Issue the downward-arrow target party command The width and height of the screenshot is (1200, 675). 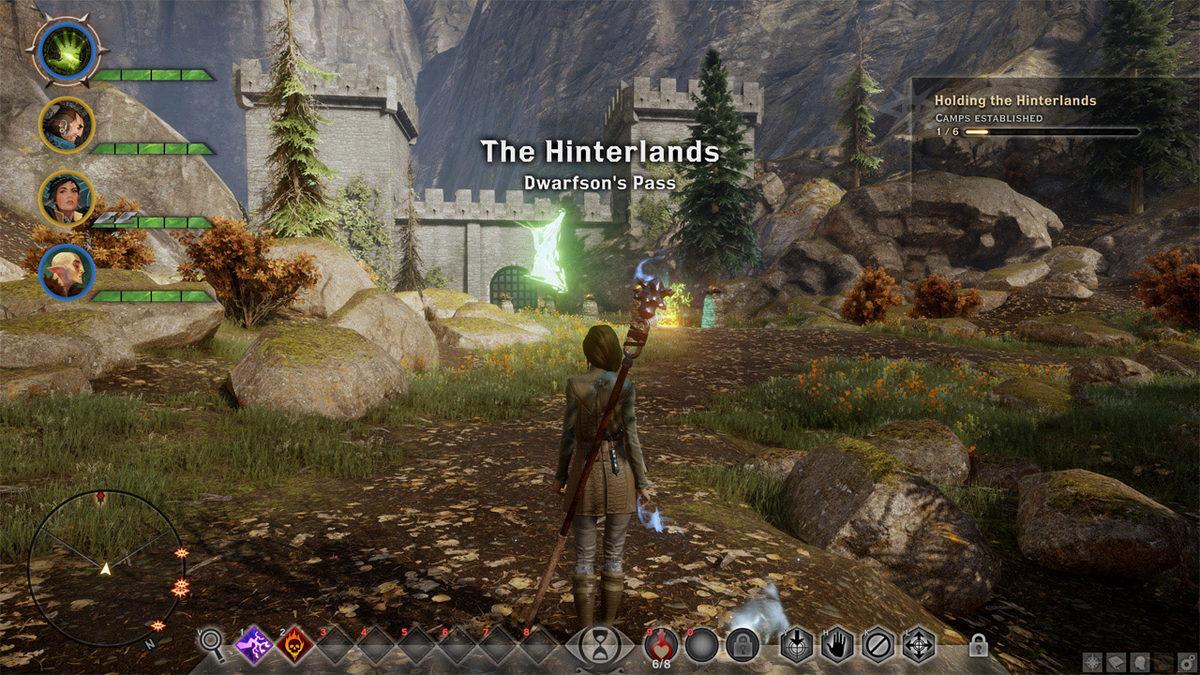click(796, 645)
